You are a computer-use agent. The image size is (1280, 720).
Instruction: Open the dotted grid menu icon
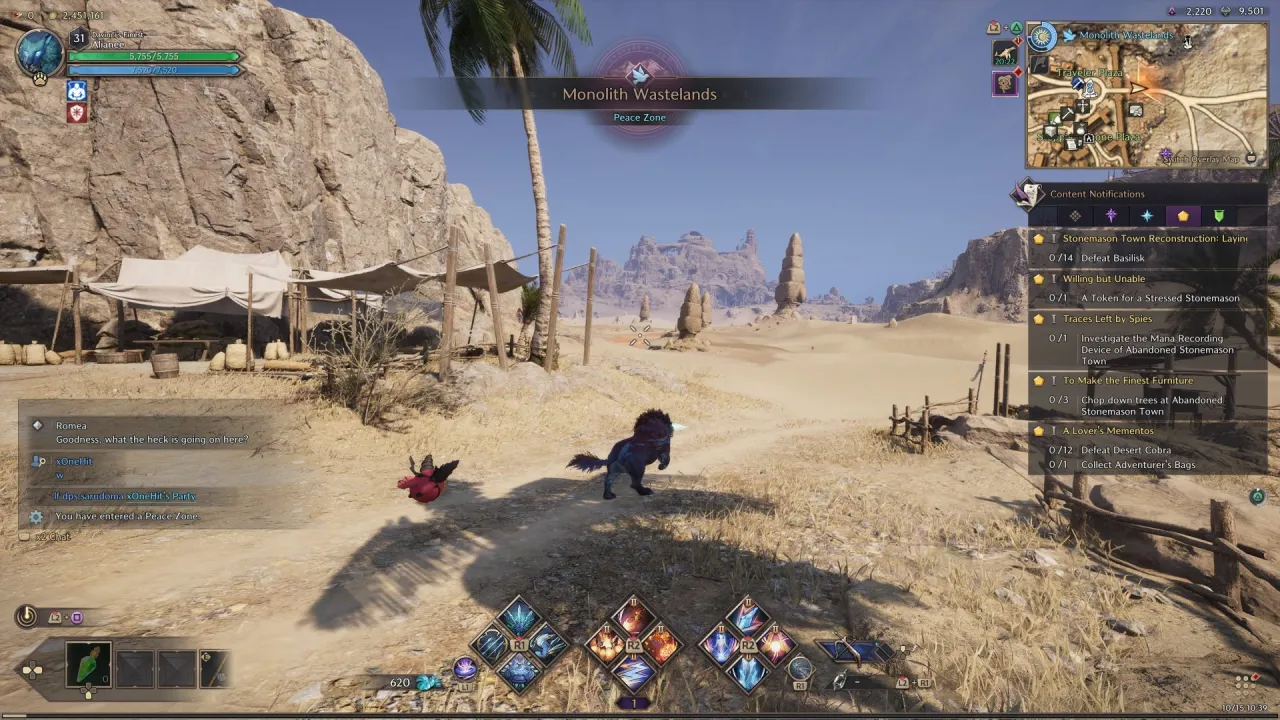click(x=1245, y=682)
